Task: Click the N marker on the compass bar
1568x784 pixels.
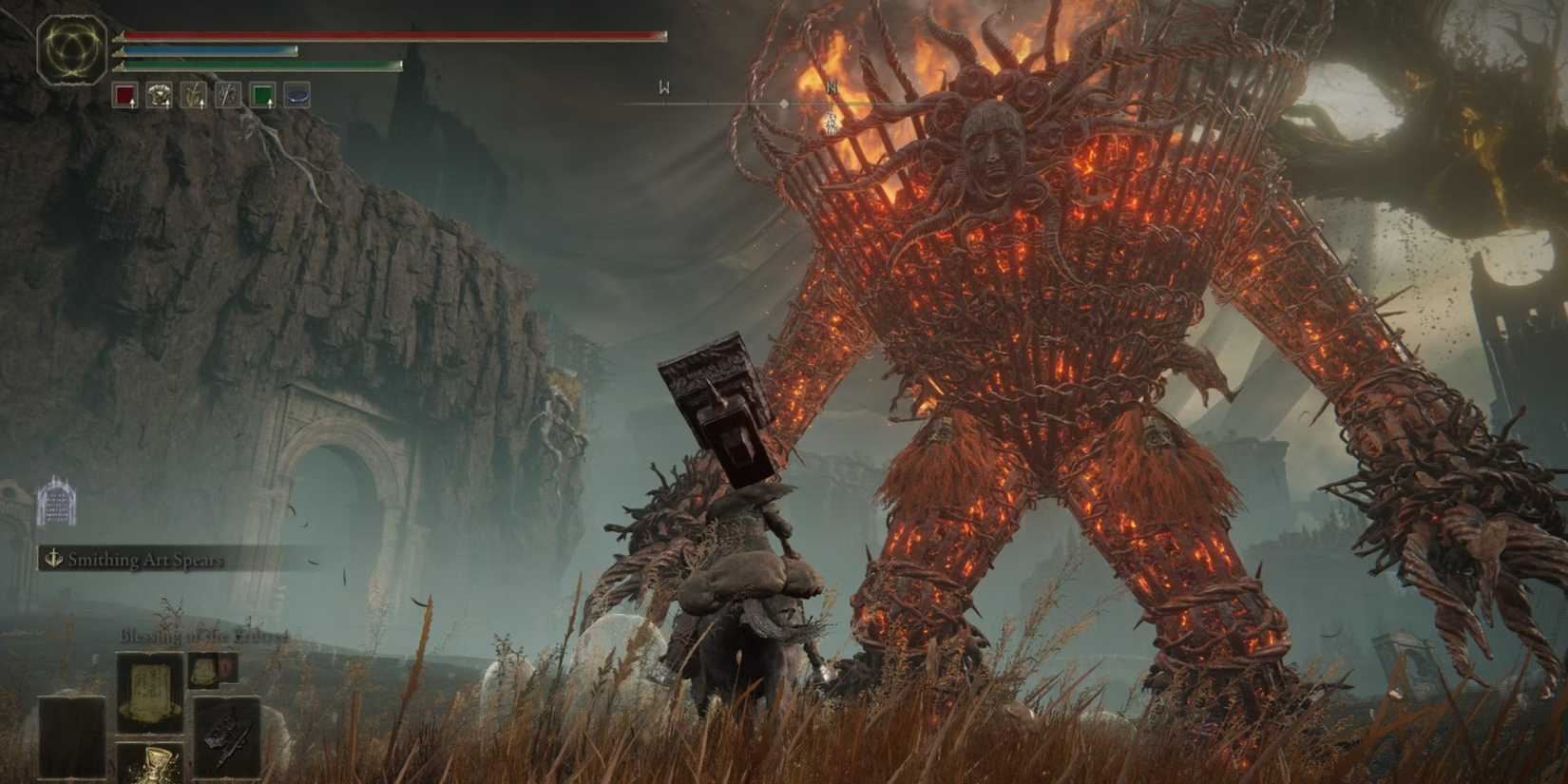Action: (832, 87)
